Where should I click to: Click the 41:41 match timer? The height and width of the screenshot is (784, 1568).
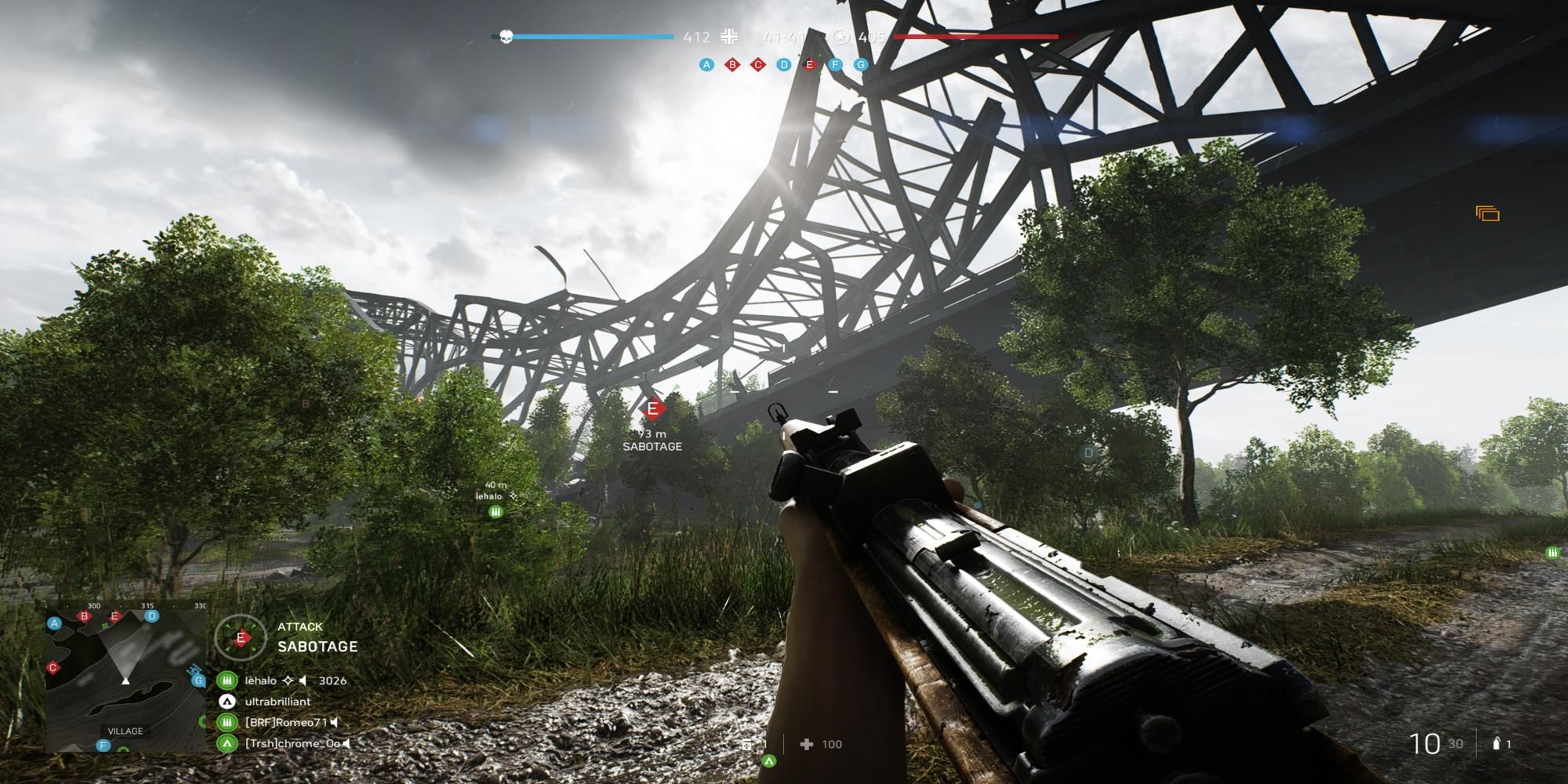(784, 36)
